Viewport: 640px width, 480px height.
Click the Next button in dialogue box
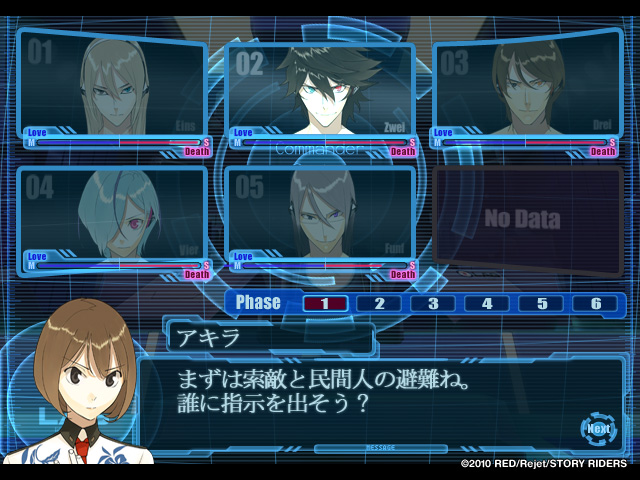(598, 428)
